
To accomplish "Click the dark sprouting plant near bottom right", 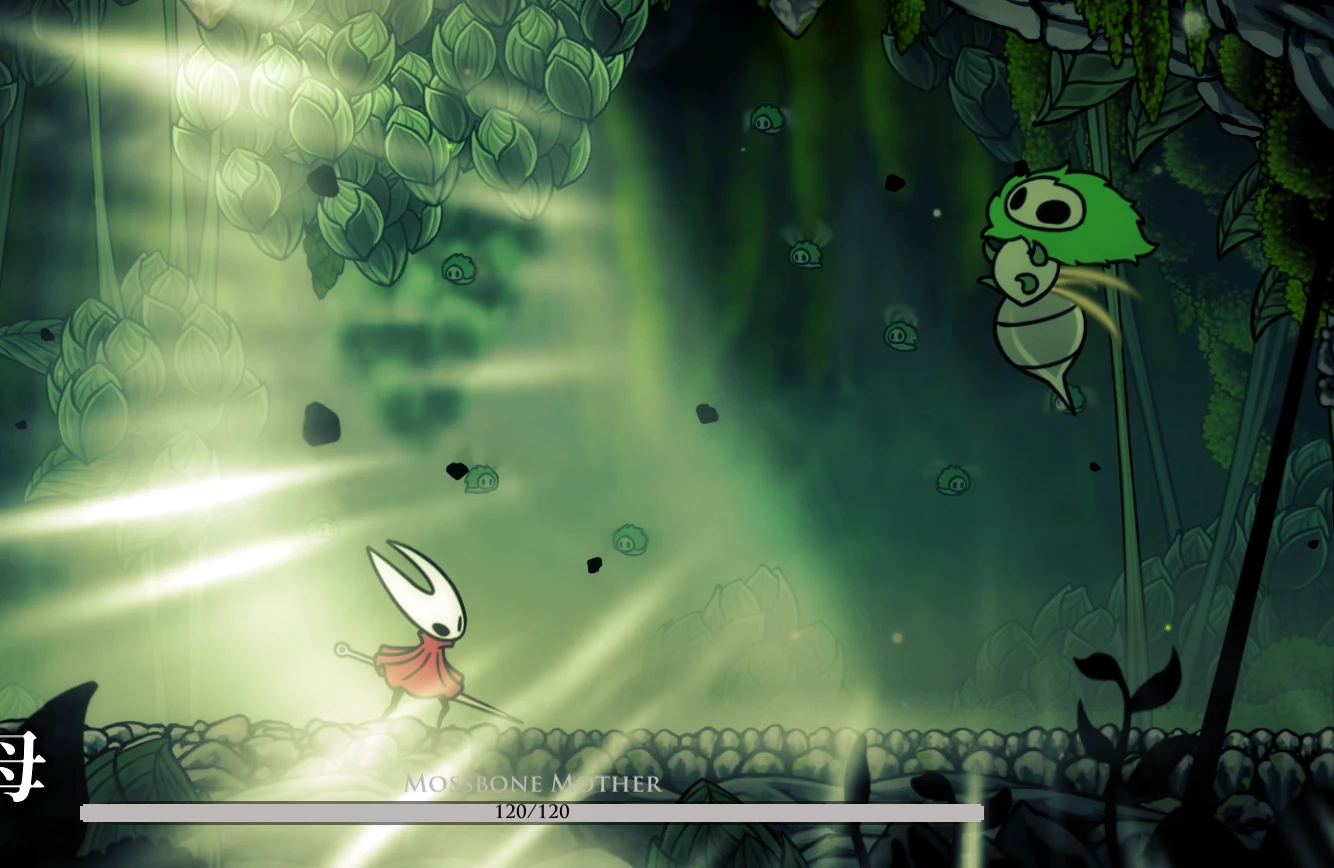I will [x=1130, y=690].
